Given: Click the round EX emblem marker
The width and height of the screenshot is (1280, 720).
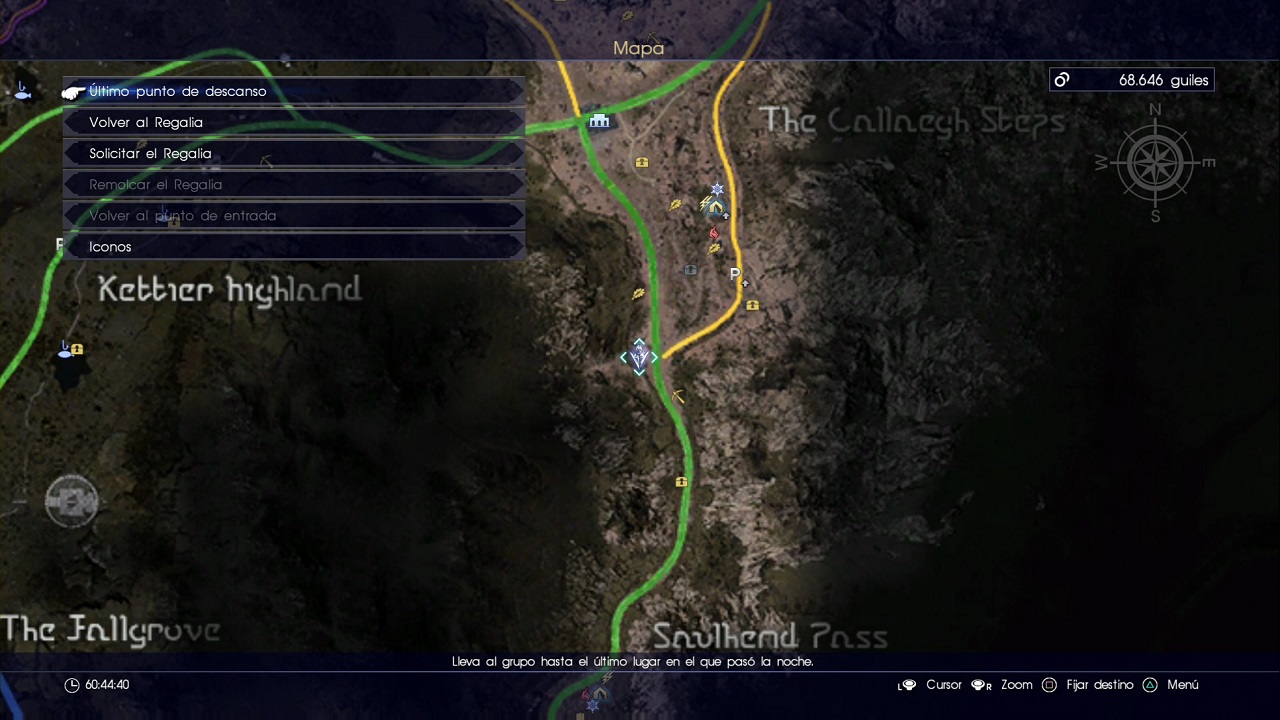Looking at the screenshot, I should click(x=71, y=501).
